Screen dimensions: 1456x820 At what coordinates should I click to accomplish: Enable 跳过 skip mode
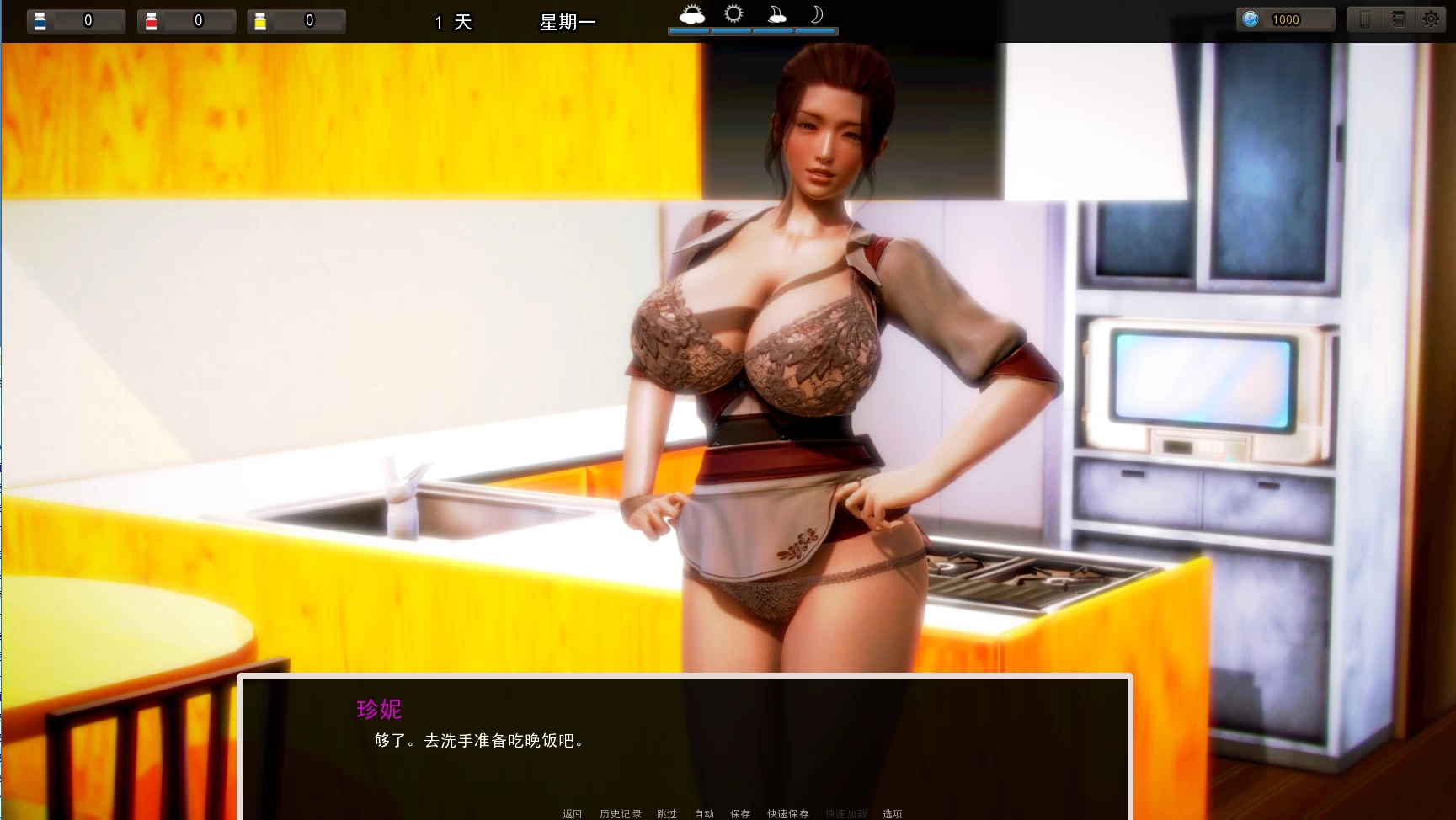[x=665, y=813]
